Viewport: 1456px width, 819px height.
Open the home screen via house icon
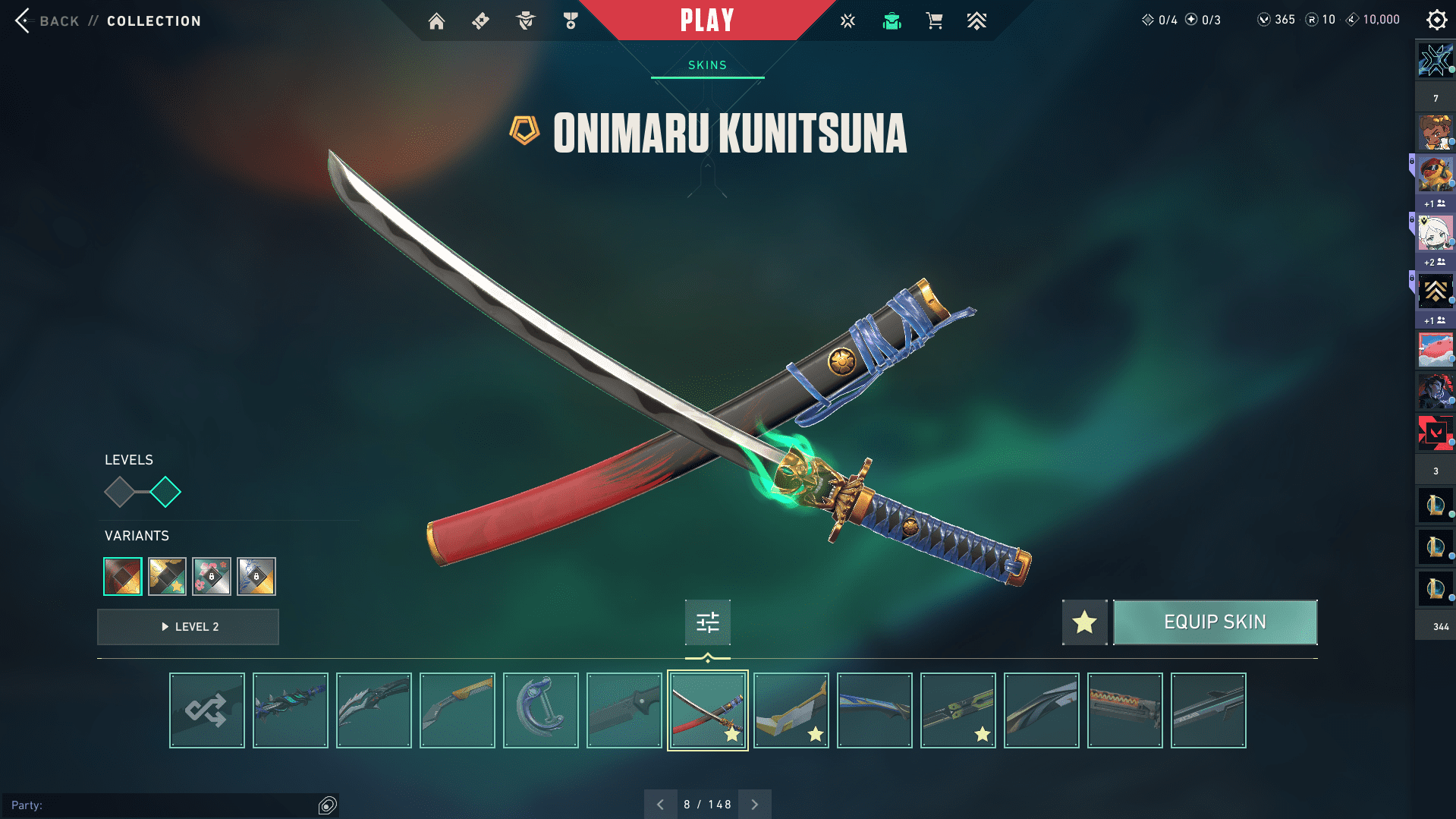[x=436, y=21]
